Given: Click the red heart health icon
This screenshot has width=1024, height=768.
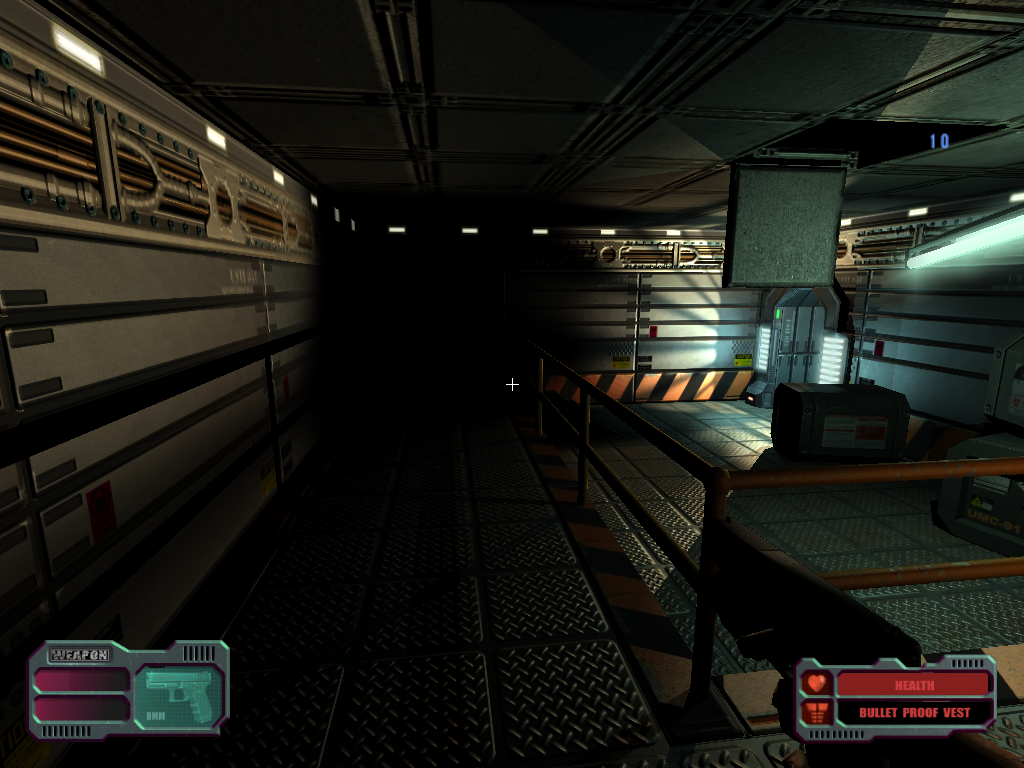Looking at the screenshot, I should point(817,684).
